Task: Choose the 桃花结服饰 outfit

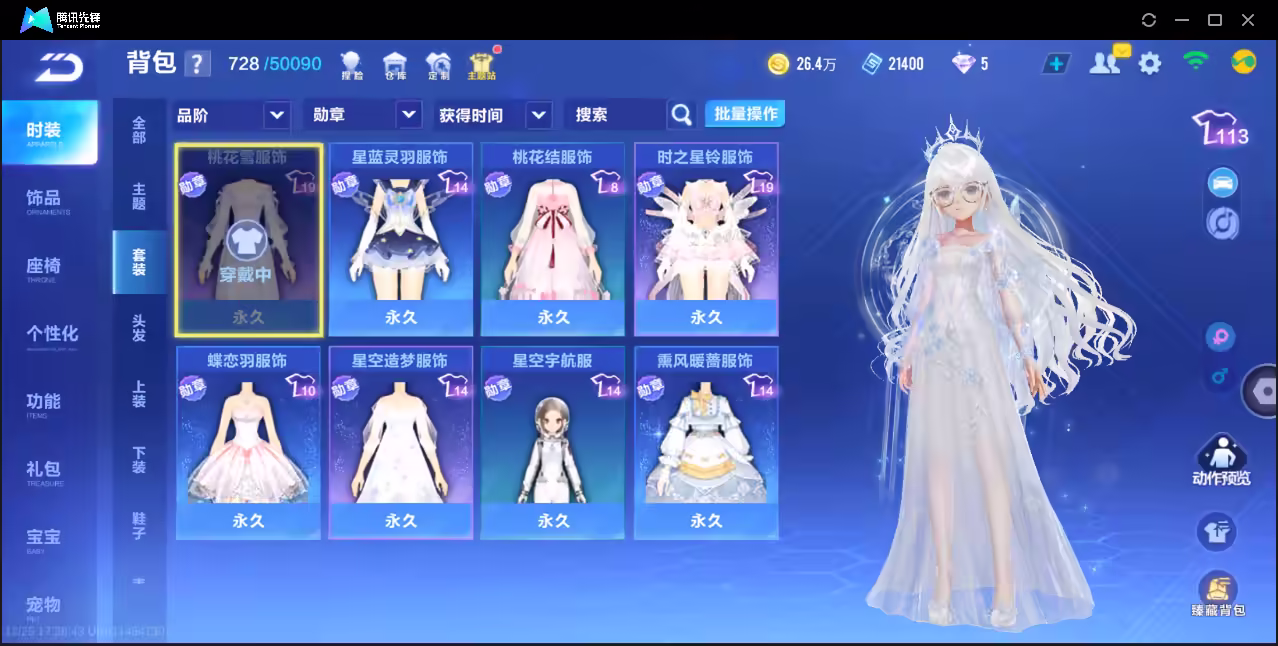Action: [x=553, y=240]
